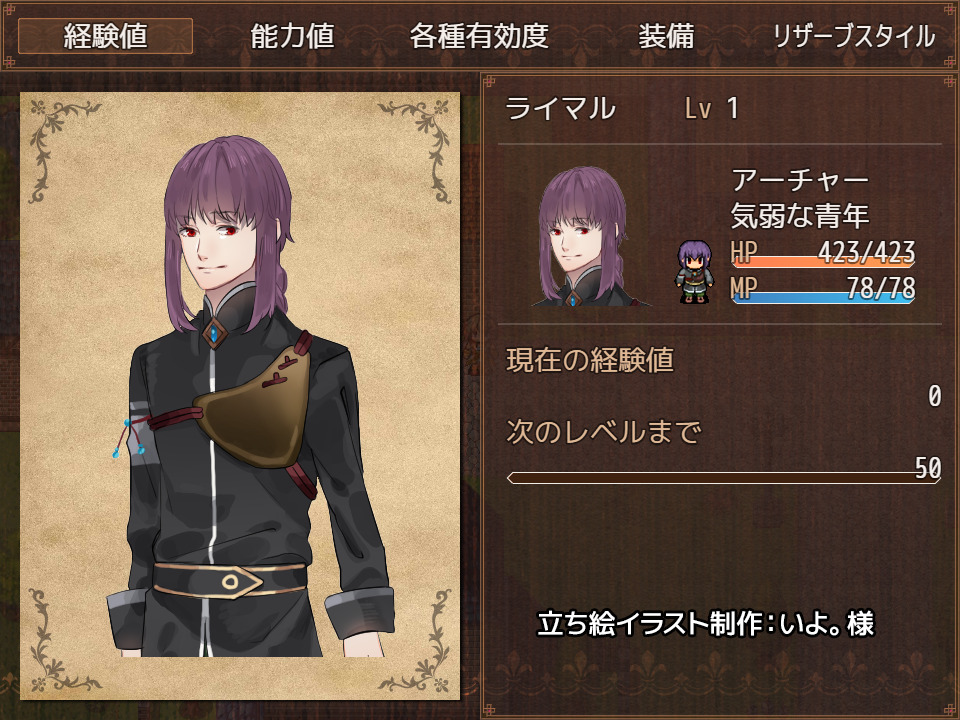Switch to the リザーブスタイル tab
This screenshot has width=960, height=720.
click(x=853, y=37)
